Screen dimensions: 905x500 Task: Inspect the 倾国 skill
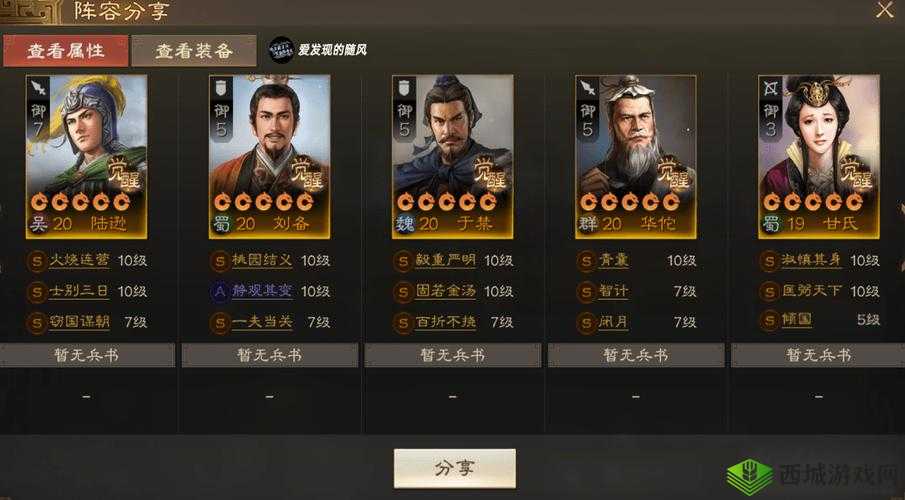coord(797,320)
